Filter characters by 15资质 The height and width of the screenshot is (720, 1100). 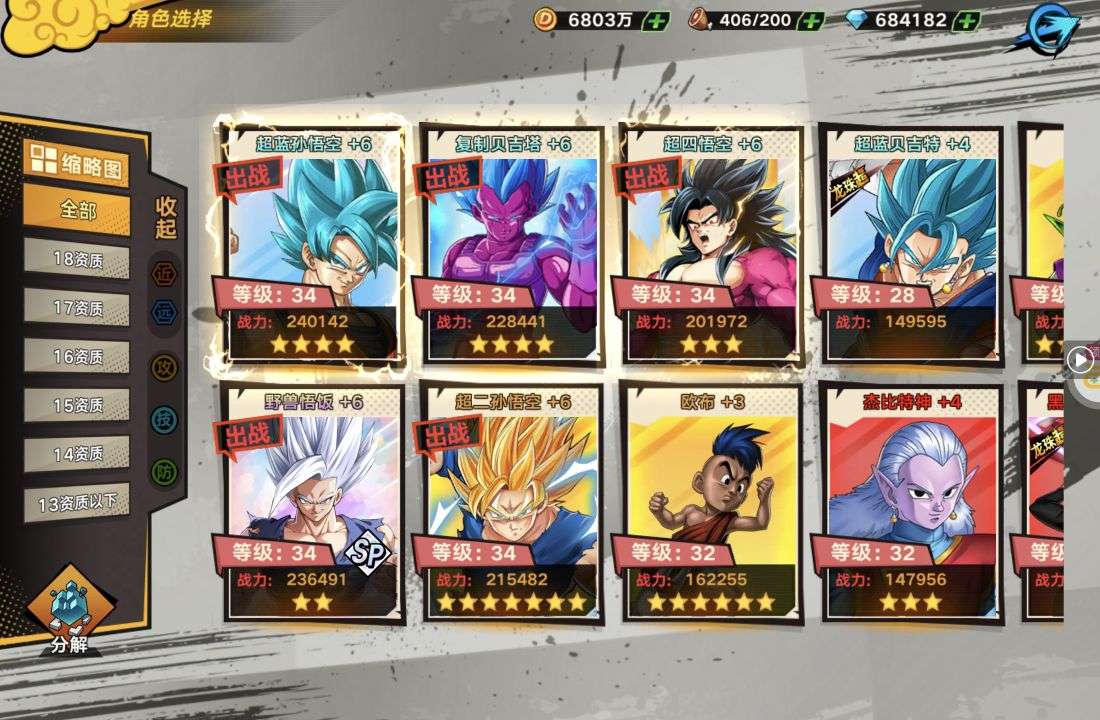(x=77, y=405)
